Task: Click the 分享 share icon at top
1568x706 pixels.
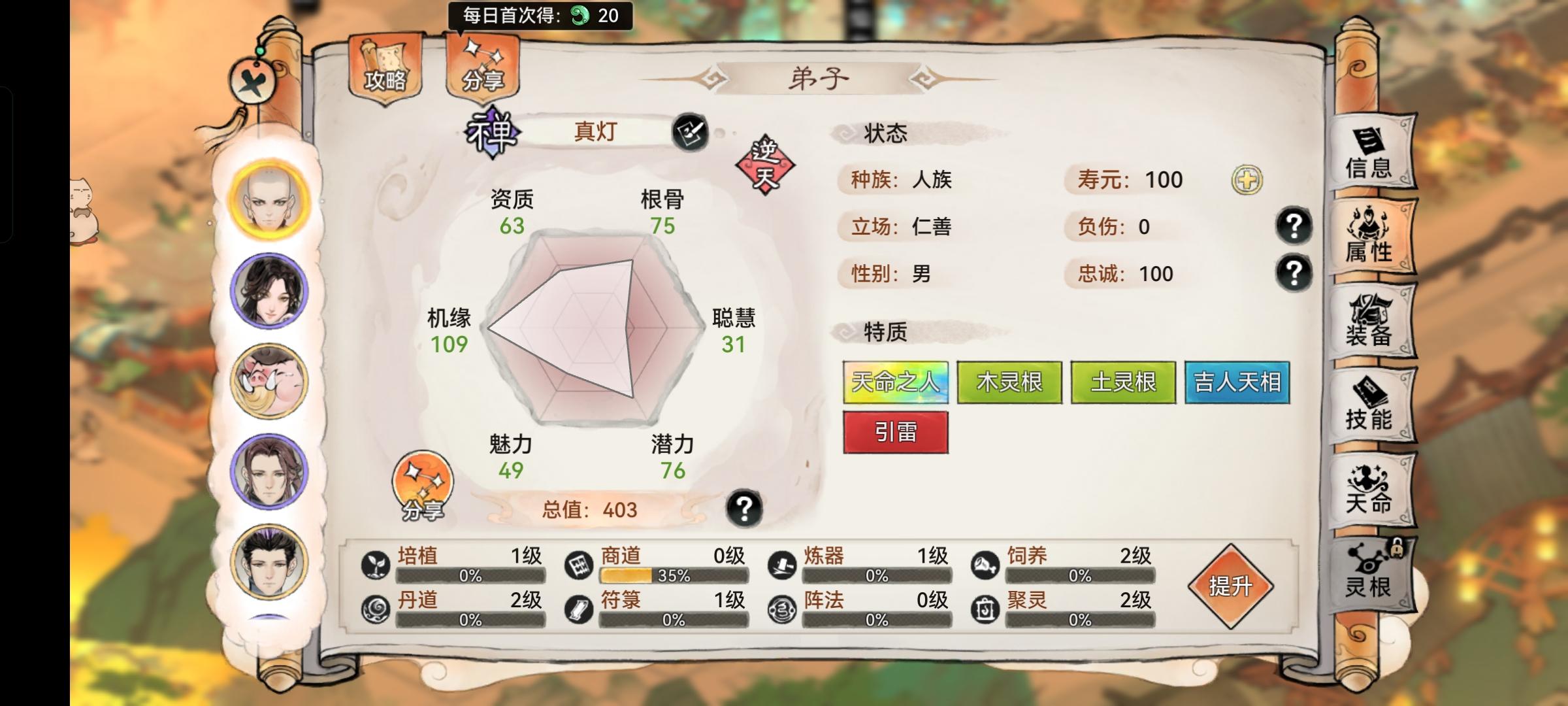Action: (x=482, y=65)
